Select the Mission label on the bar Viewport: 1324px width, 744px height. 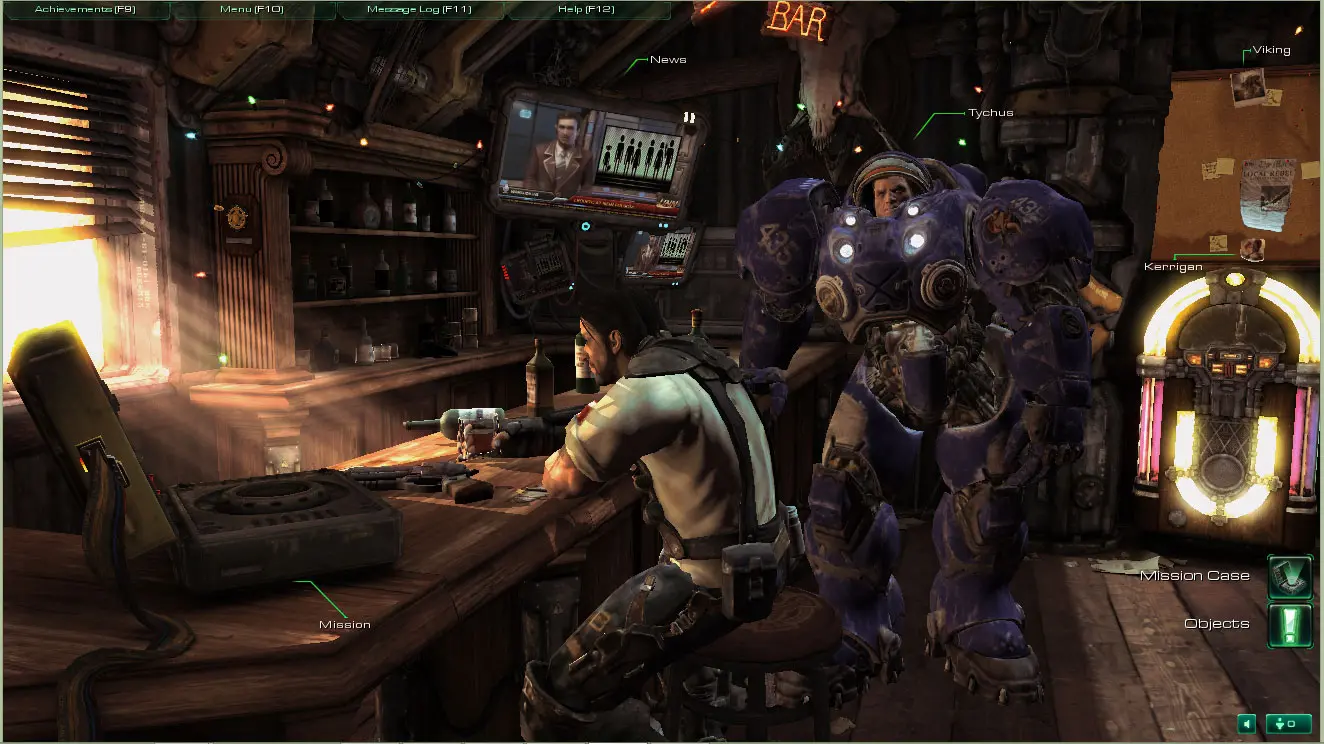(345, 625)
